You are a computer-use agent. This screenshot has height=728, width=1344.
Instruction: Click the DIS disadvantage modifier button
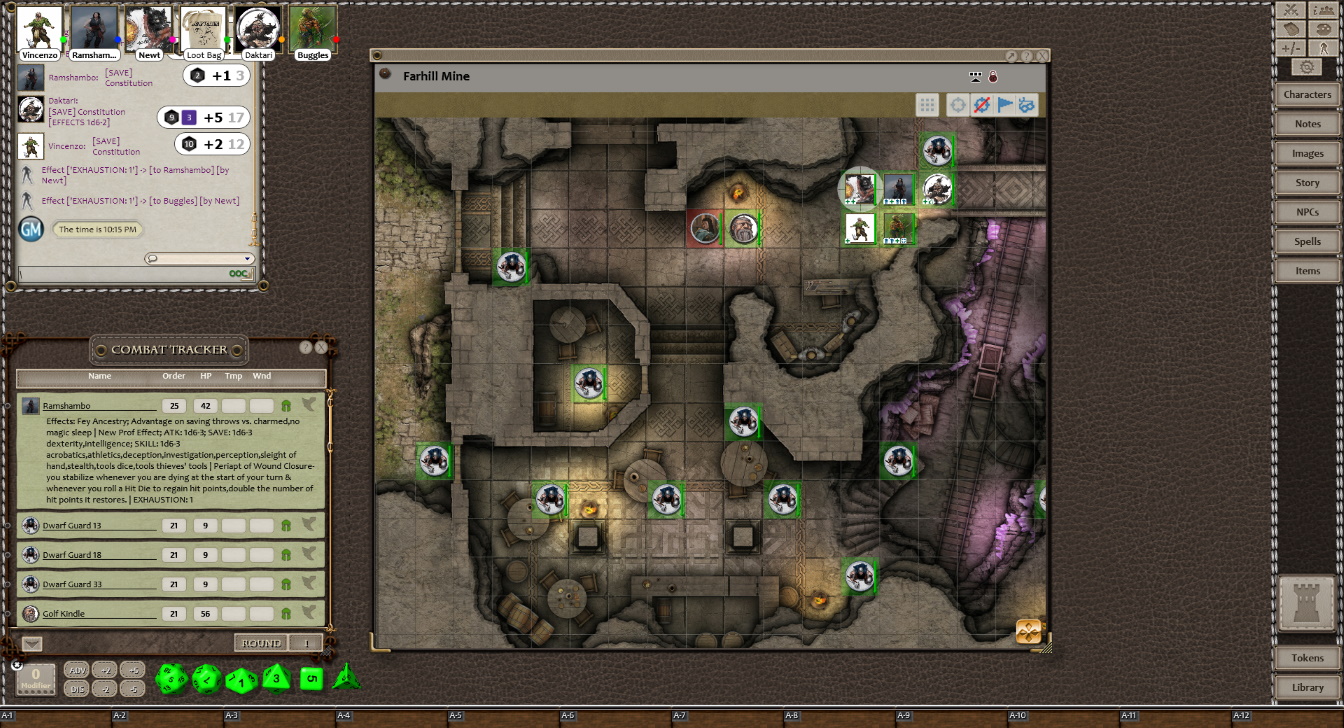(76, 688)
